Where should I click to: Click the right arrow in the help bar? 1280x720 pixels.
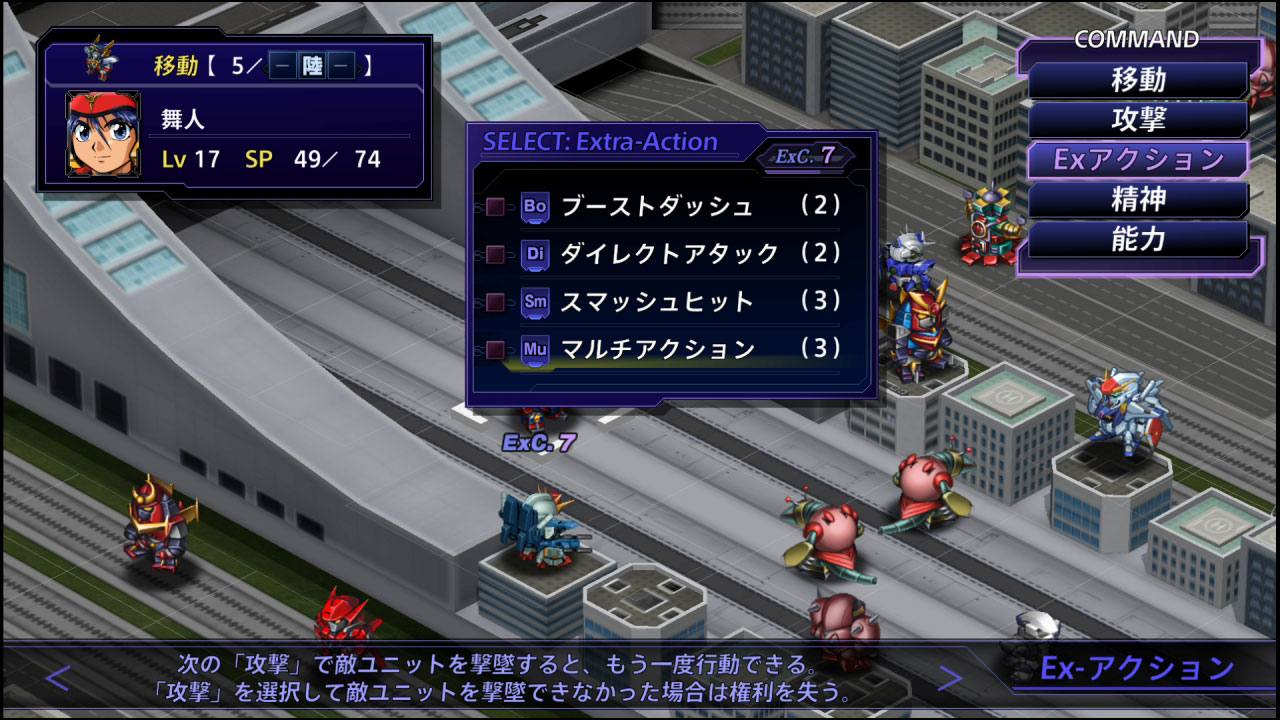(x=947, y=679)
